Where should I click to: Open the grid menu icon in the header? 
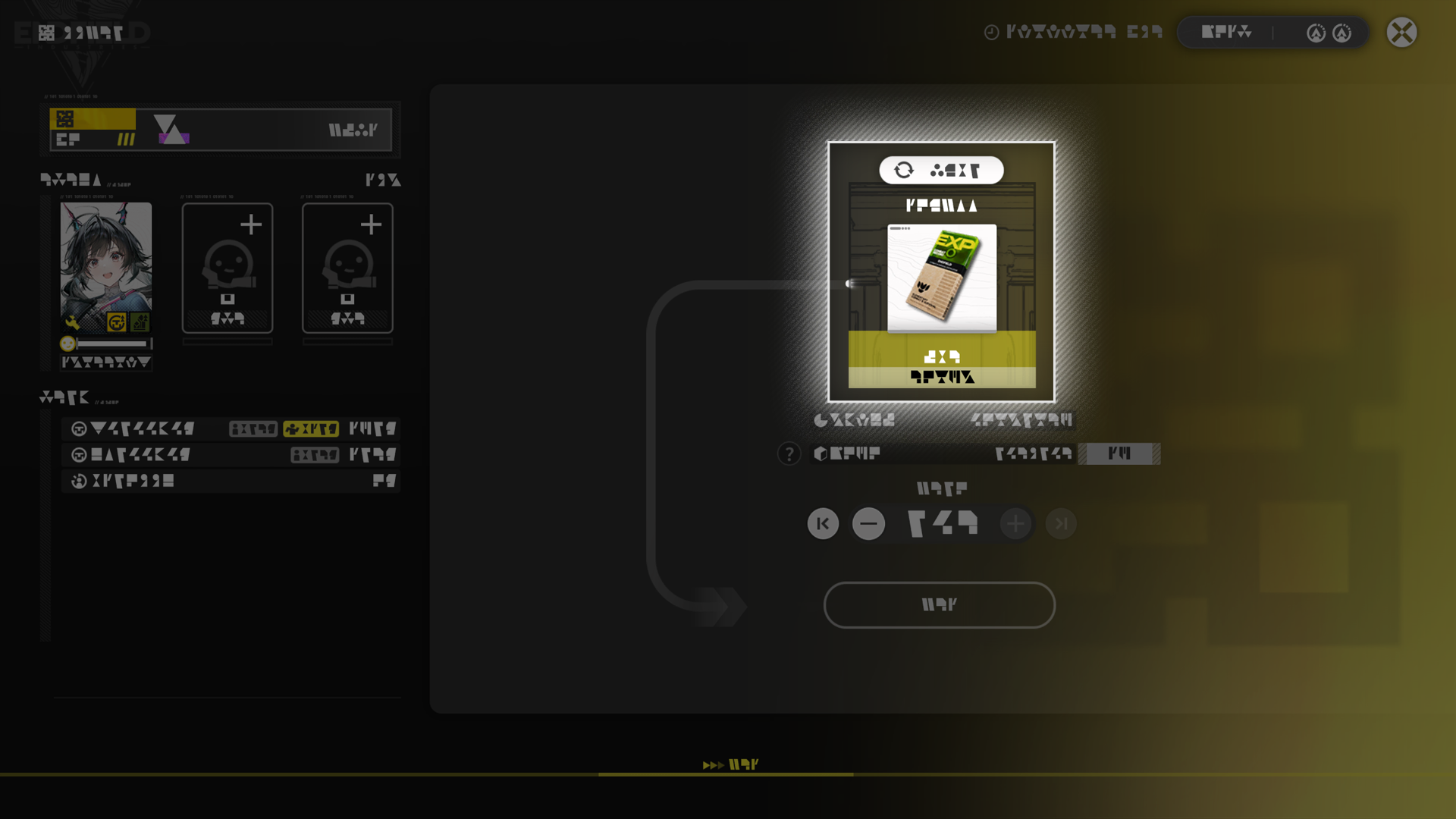[47, 33]
